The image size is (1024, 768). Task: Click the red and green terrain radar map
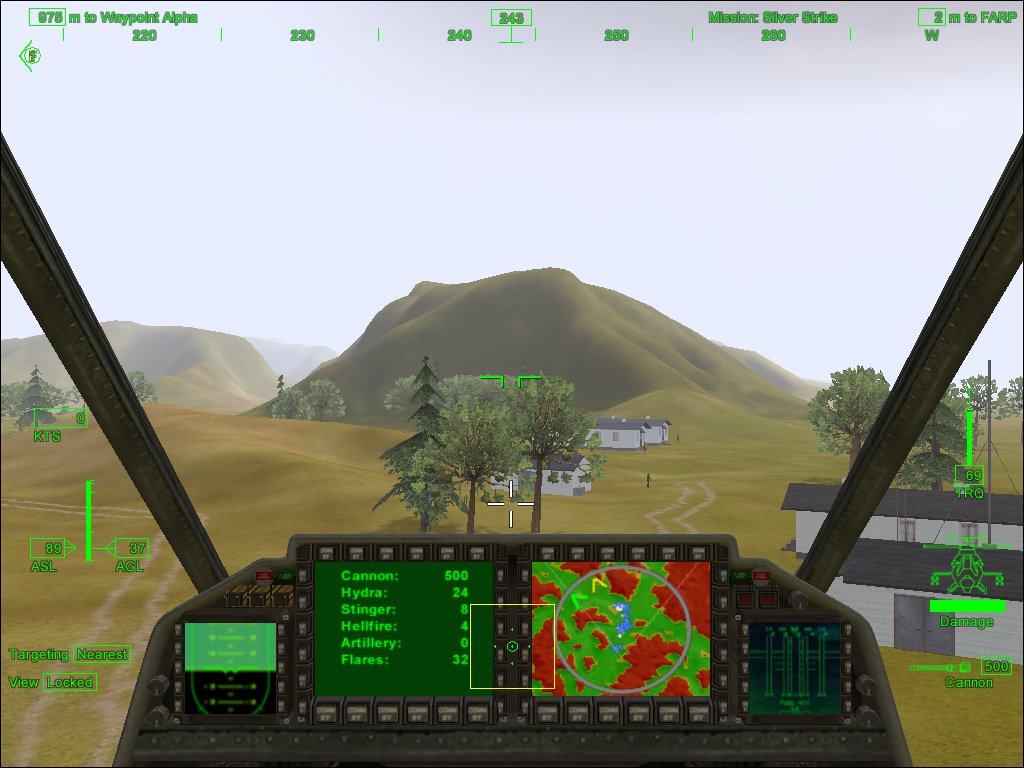[621, 629]
